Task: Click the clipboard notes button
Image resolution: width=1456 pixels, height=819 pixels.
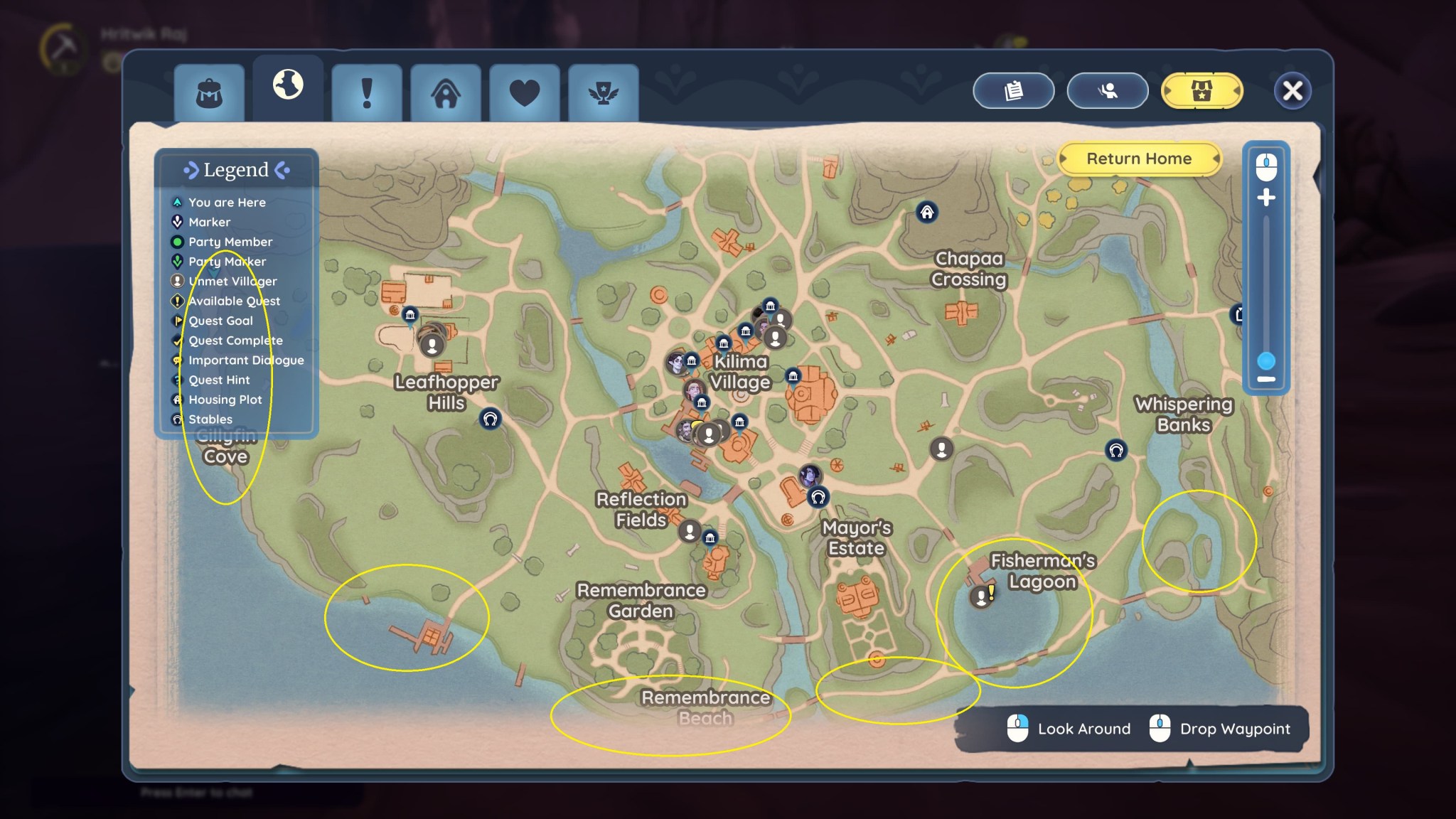Action: click(x=1013, y=91)
